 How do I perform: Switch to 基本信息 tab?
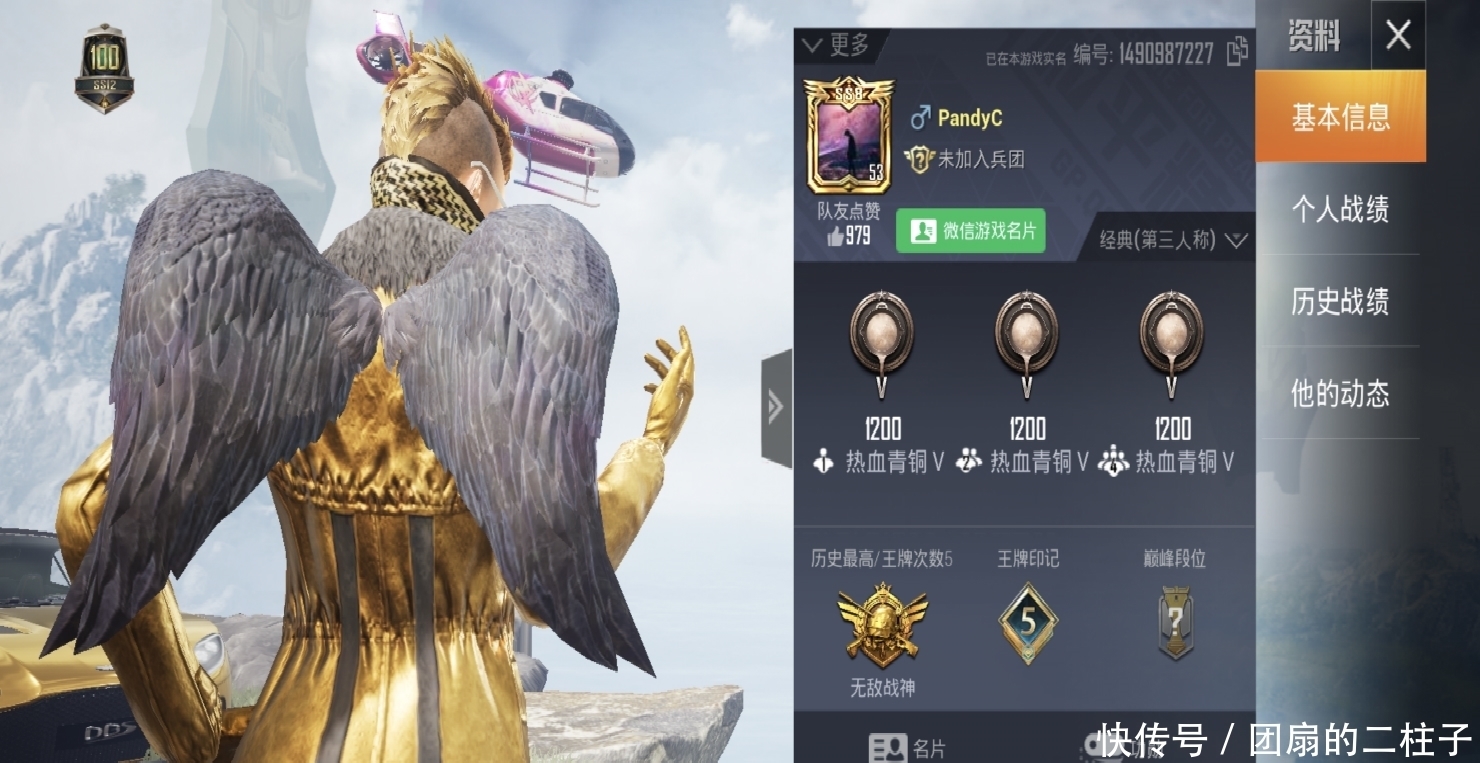[x=1340, y=118]
